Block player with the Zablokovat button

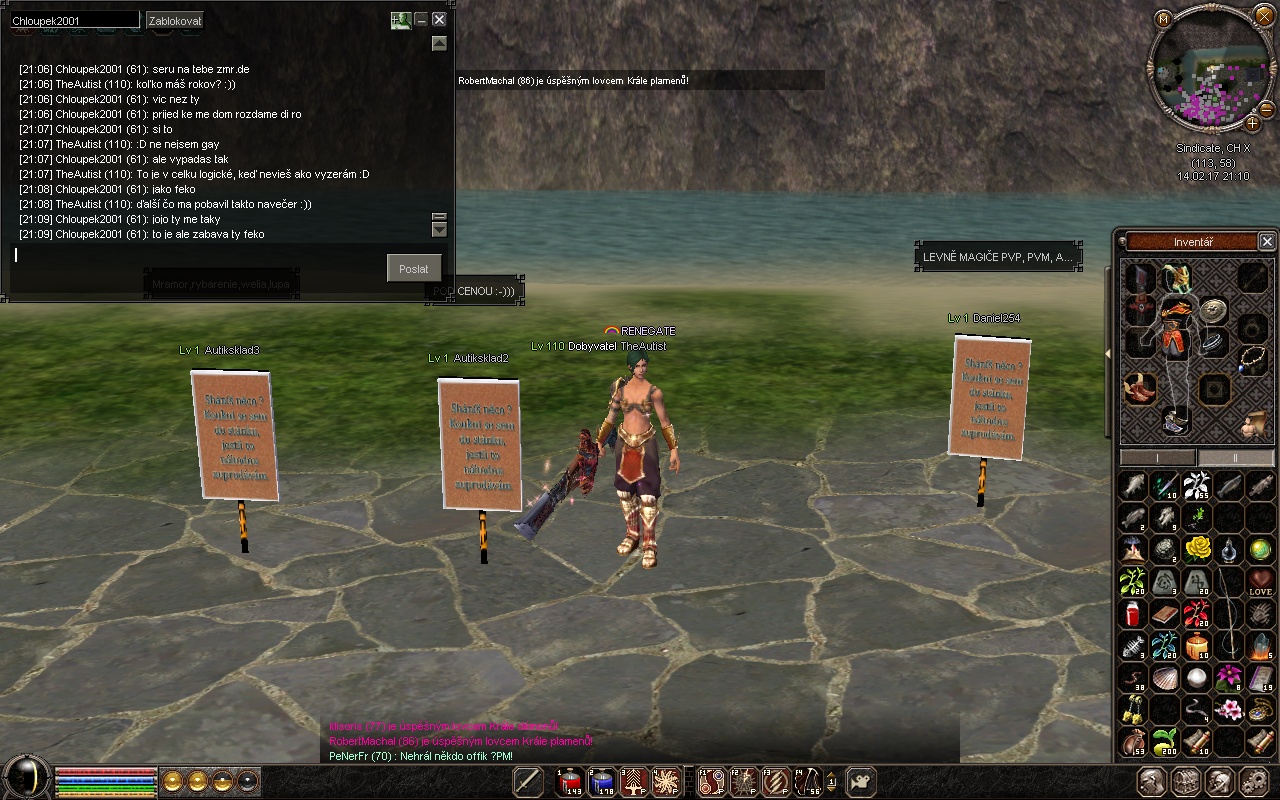click(175, 20)
